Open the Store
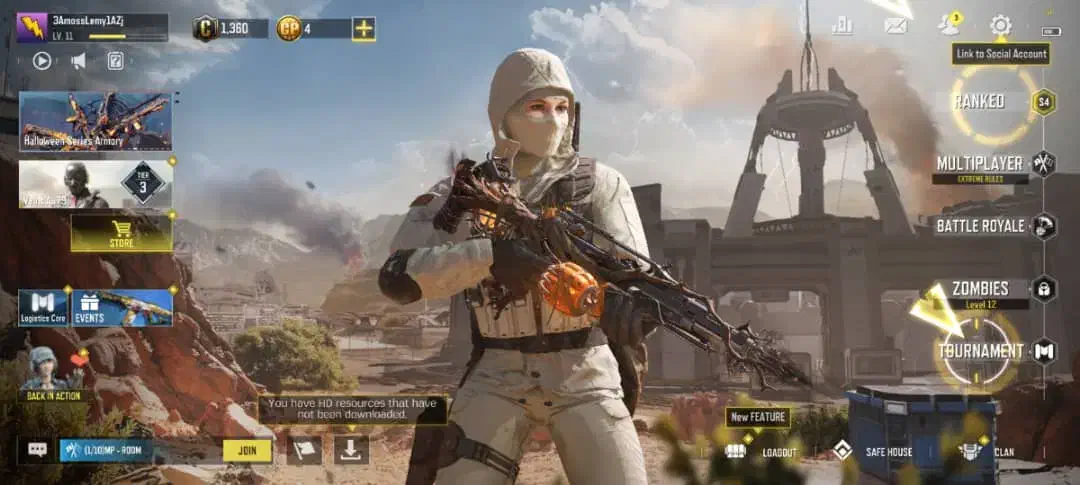1080x485 pixels. 121,233
